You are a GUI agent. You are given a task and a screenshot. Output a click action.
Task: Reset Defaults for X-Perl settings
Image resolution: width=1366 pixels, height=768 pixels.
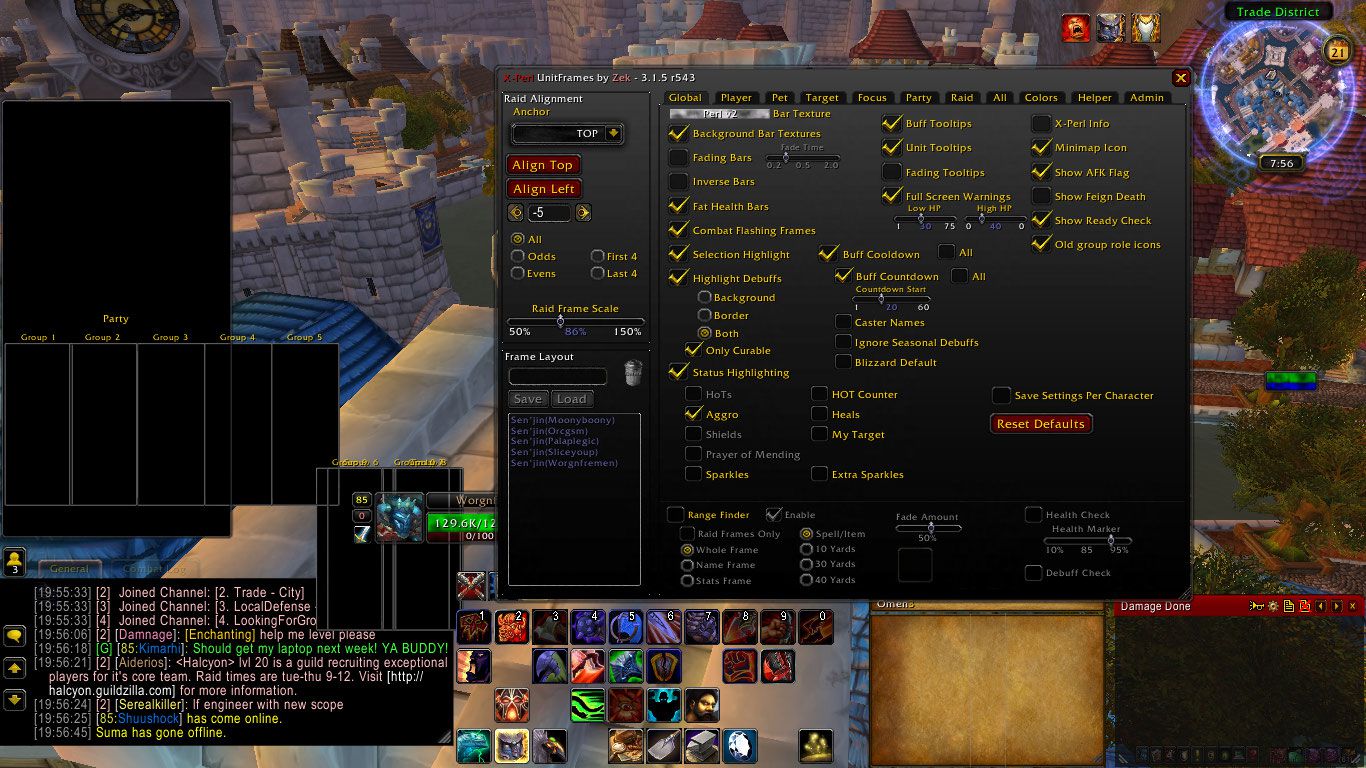coord(1040,424)
